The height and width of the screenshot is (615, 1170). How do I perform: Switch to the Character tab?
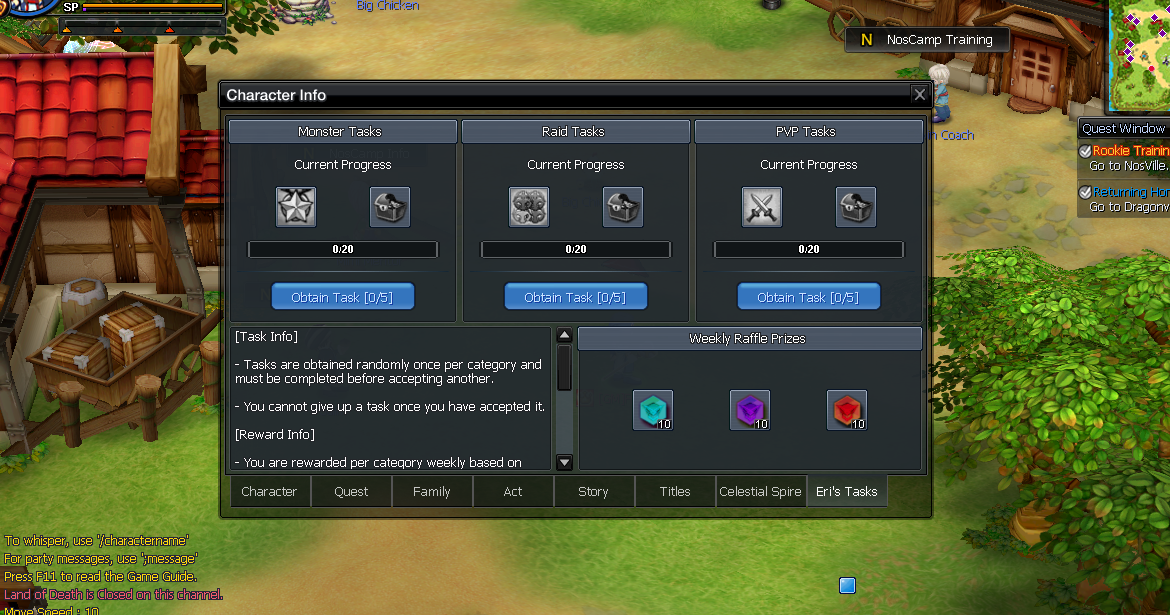(270, 491)
